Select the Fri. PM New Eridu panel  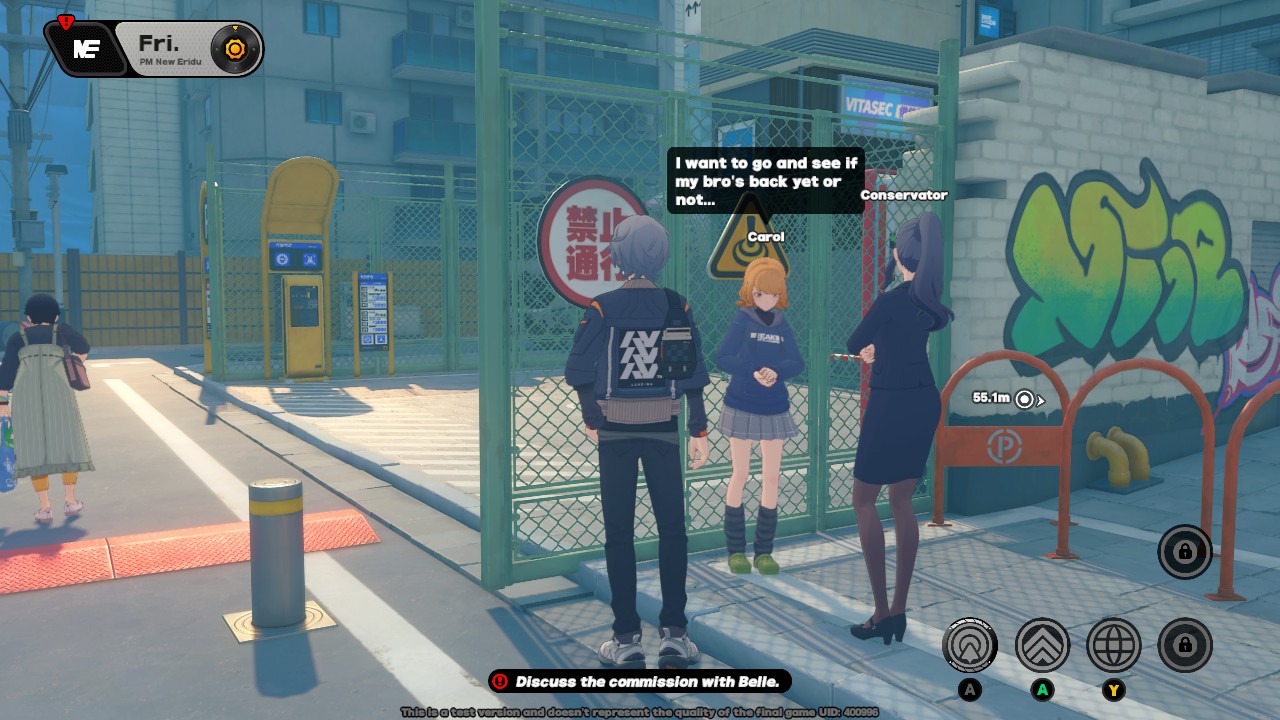click(165, 49)
